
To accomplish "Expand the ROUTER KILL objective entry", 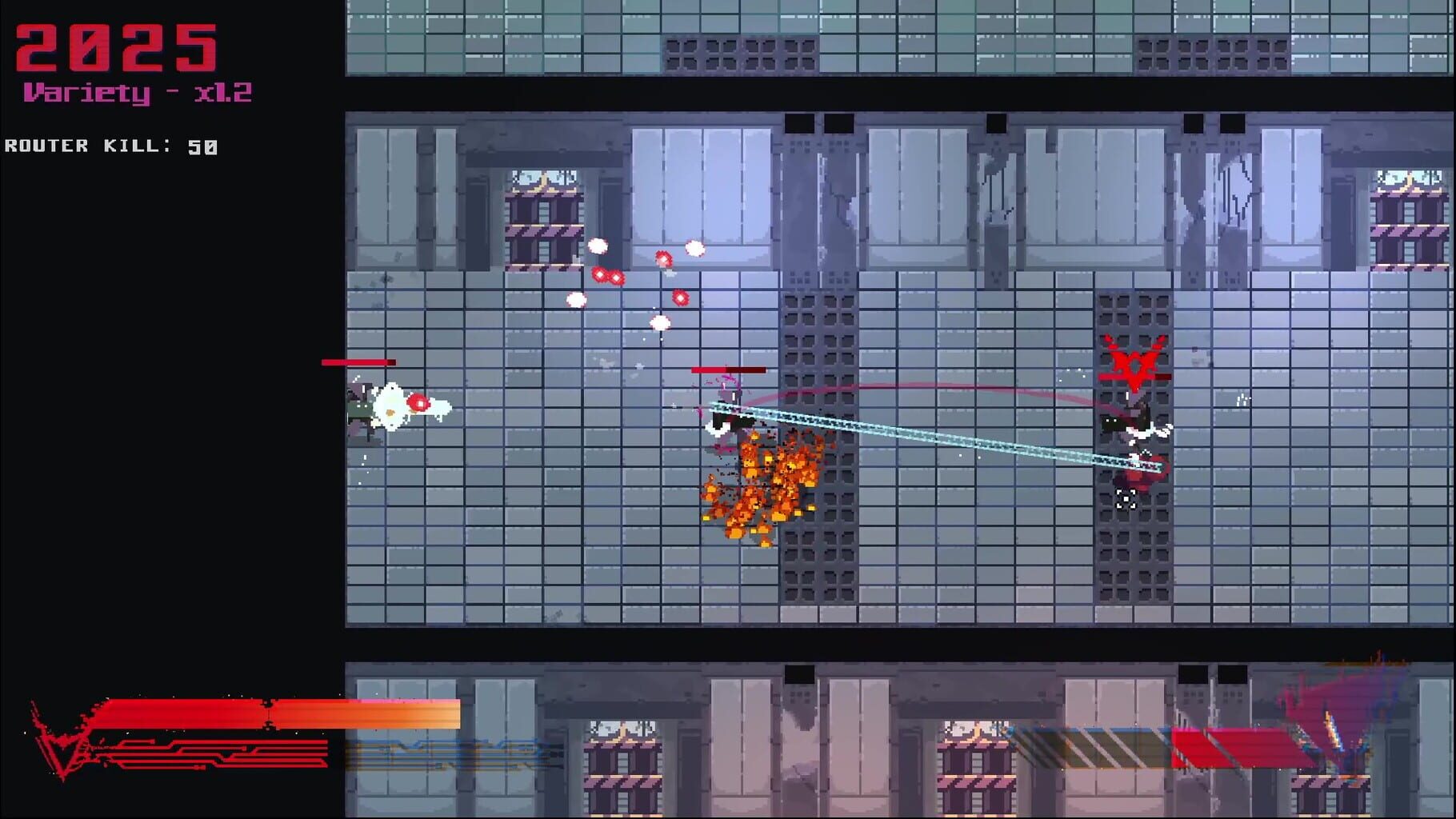I will [x=110, y=146].
